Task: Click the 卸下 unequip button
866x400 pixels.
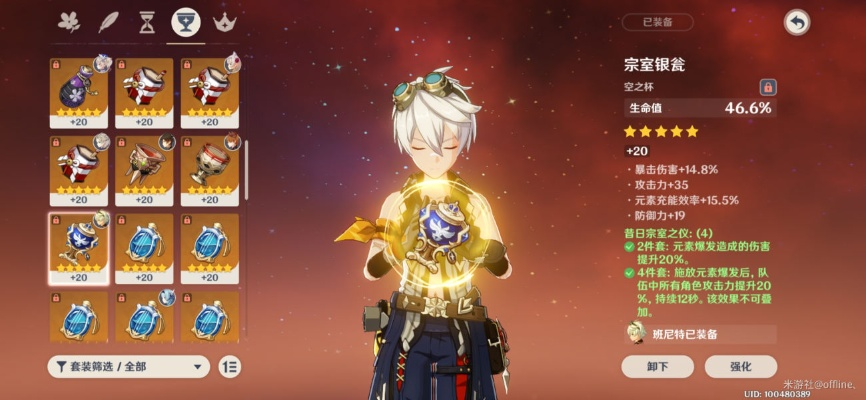Action: pyautogui.click(x=657, y=366)
